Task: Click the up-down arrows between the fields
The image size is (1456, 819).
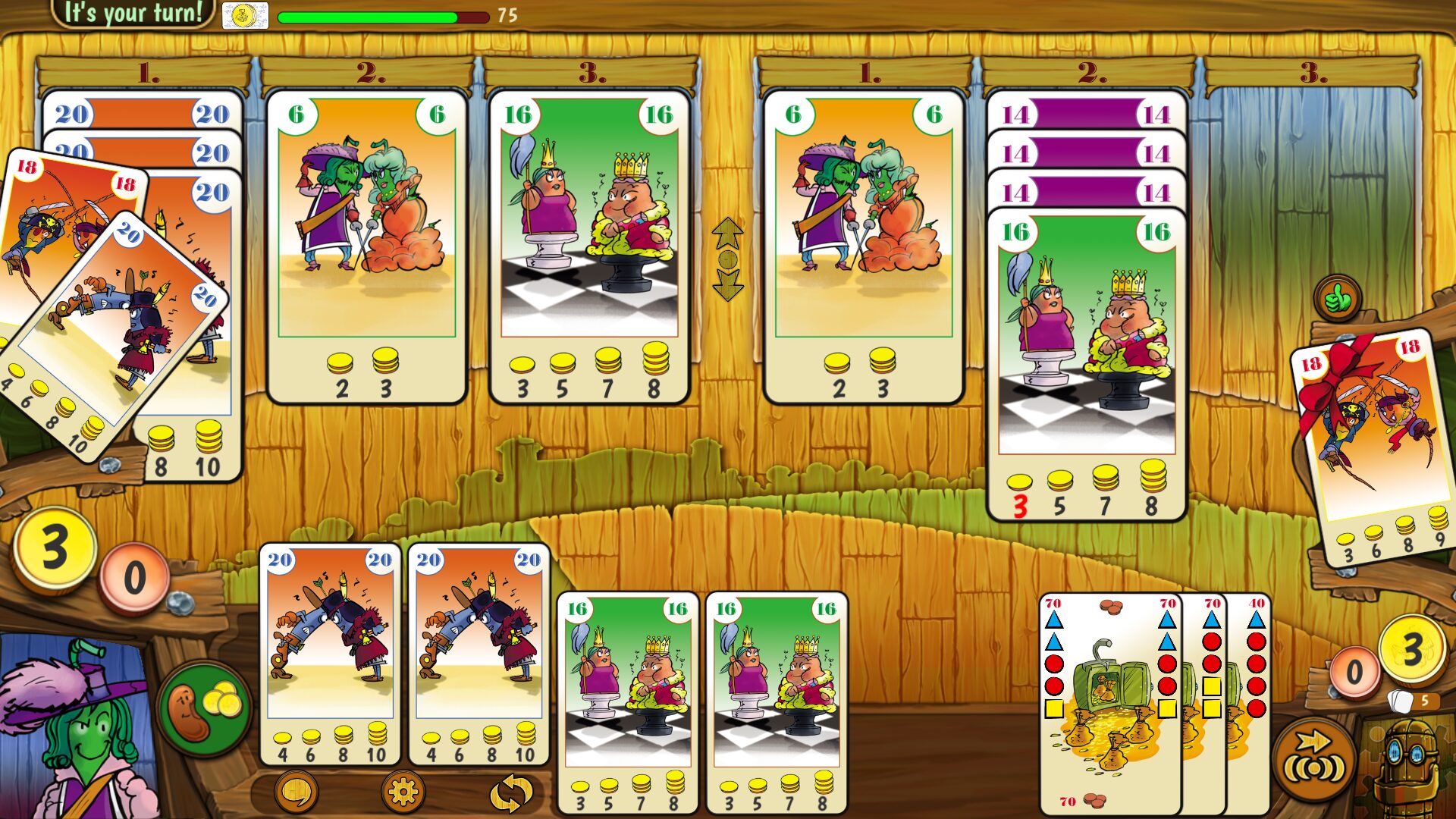Action: [x=727, y=259]
